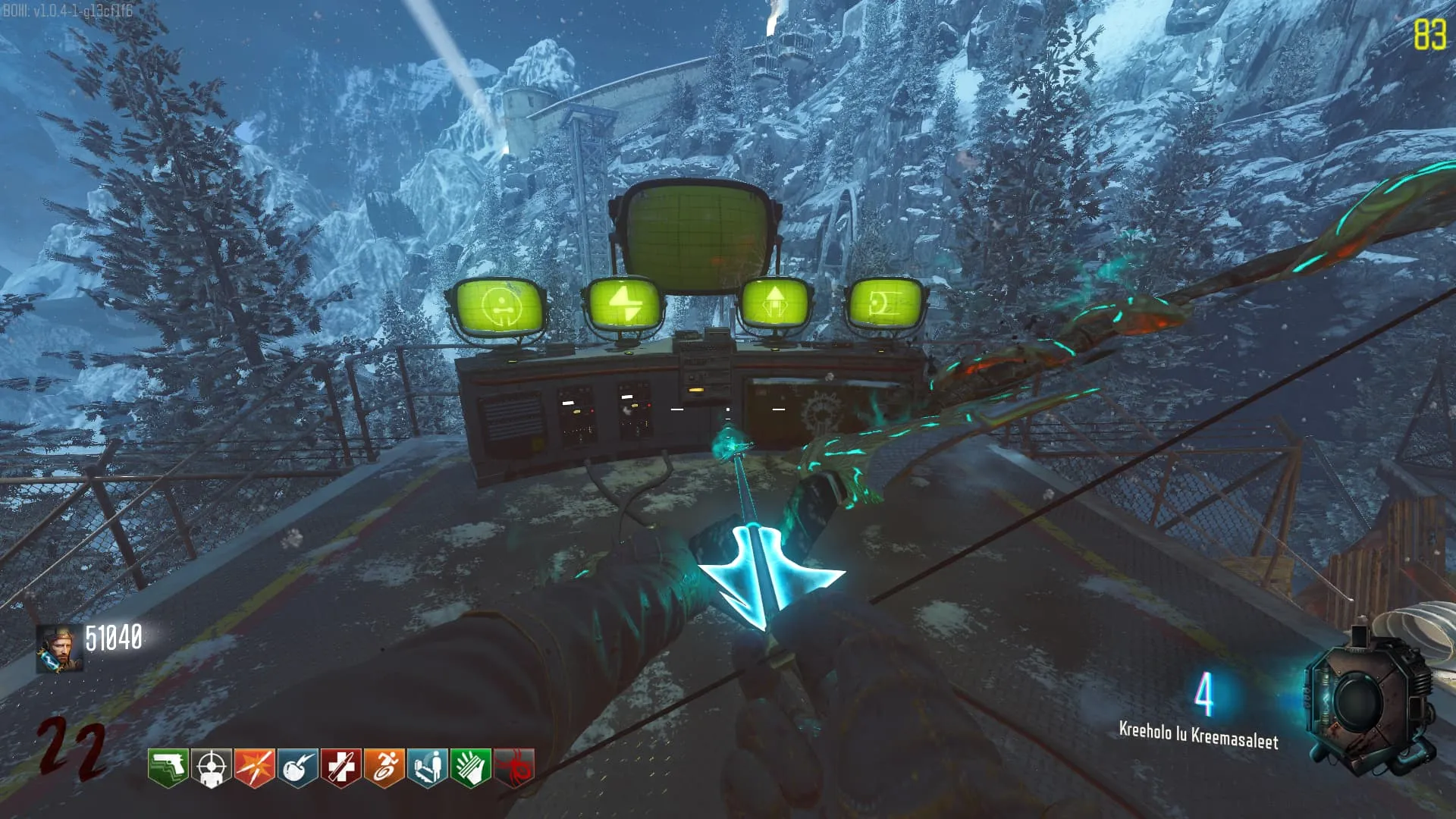Click the green pistol perk icon
Viewport: 1456px width, 819px height.
click(168, 767)
